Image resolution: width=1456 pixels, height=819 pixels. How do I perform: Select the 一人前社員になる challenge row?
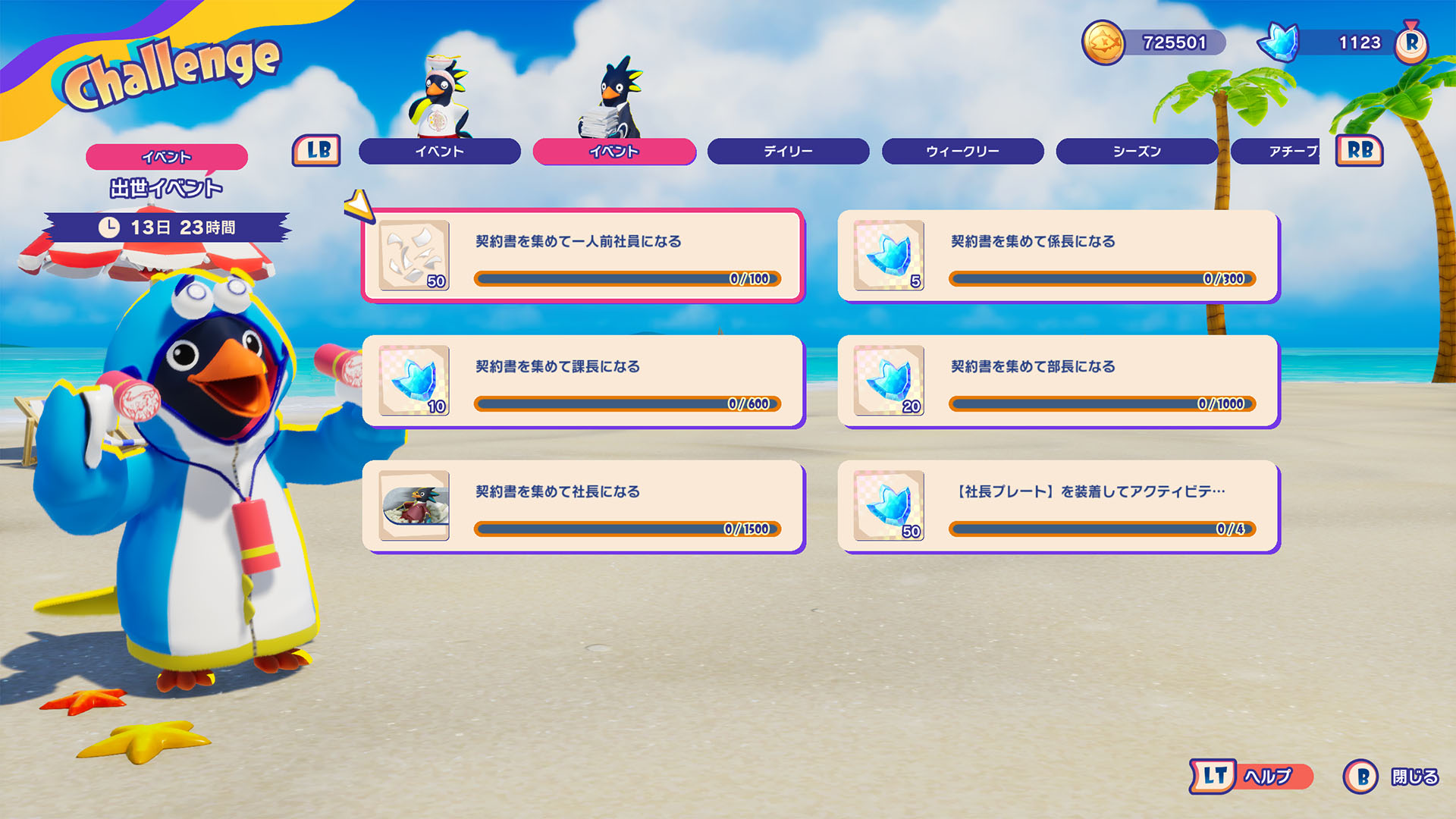coord(582,256)
